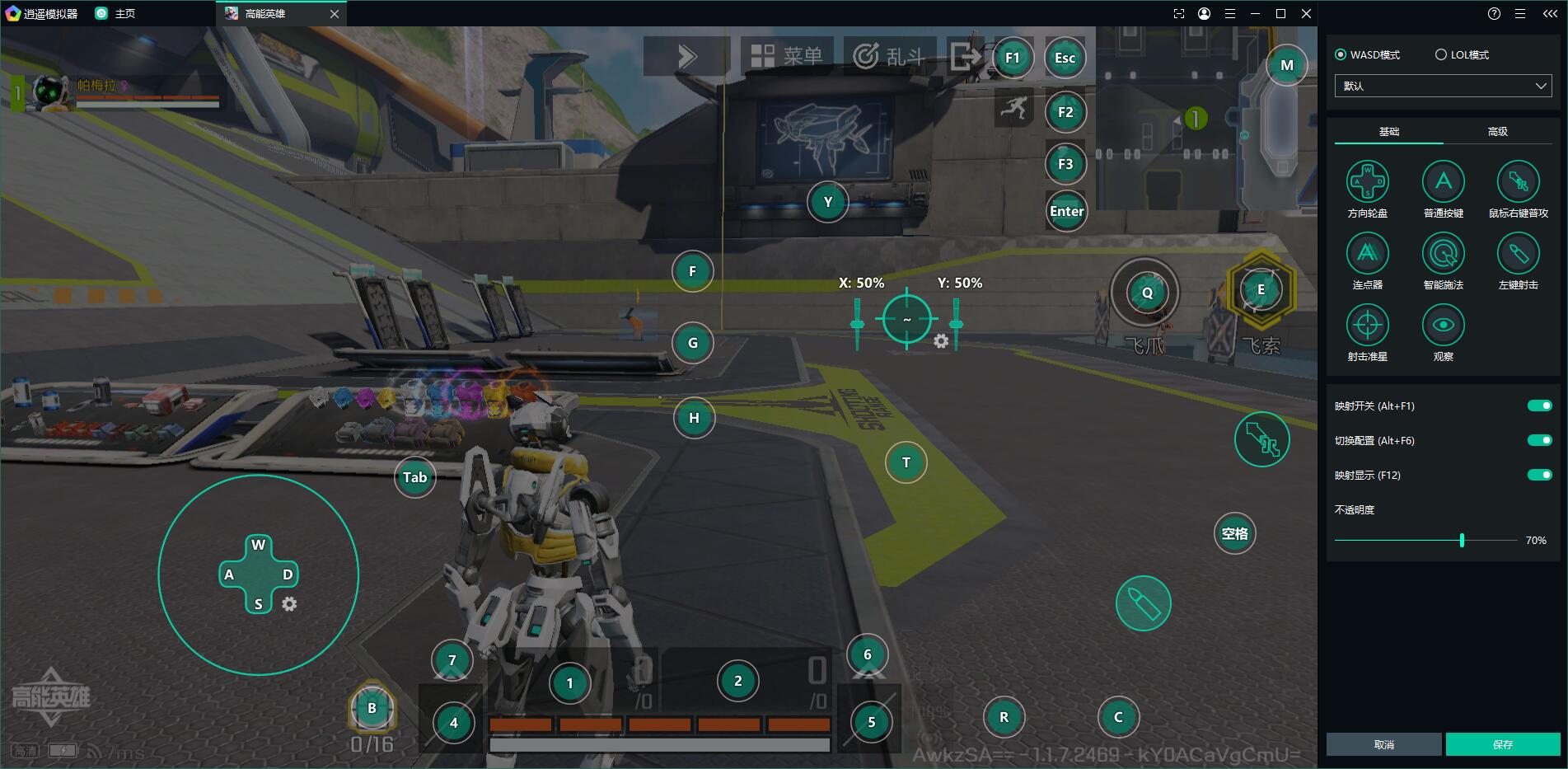Switch to the 高级 tab

point(1497,132)
